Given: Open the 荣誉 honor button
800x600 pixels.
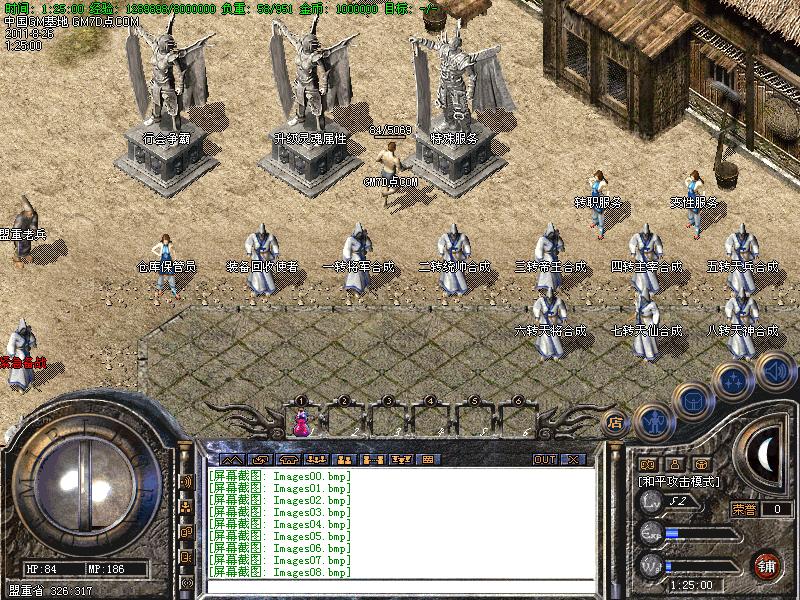Looking at the screenshot, I should pyautogui.click(x=743, y=509).
